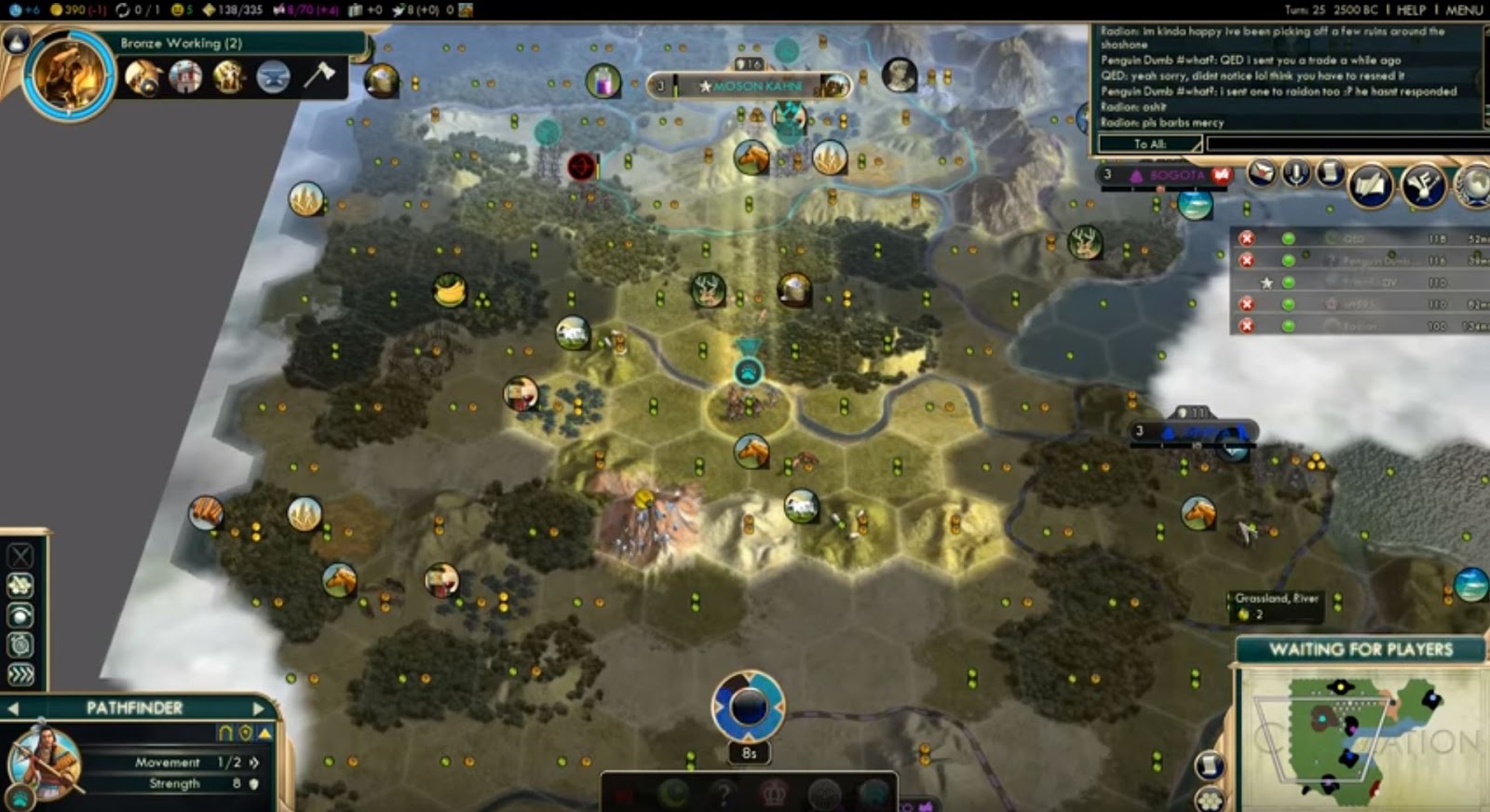The height and width of the screenshot is (812, 1490).
Task: Click the map-and-quill overview icon
Action: [x=1372, y=184]
